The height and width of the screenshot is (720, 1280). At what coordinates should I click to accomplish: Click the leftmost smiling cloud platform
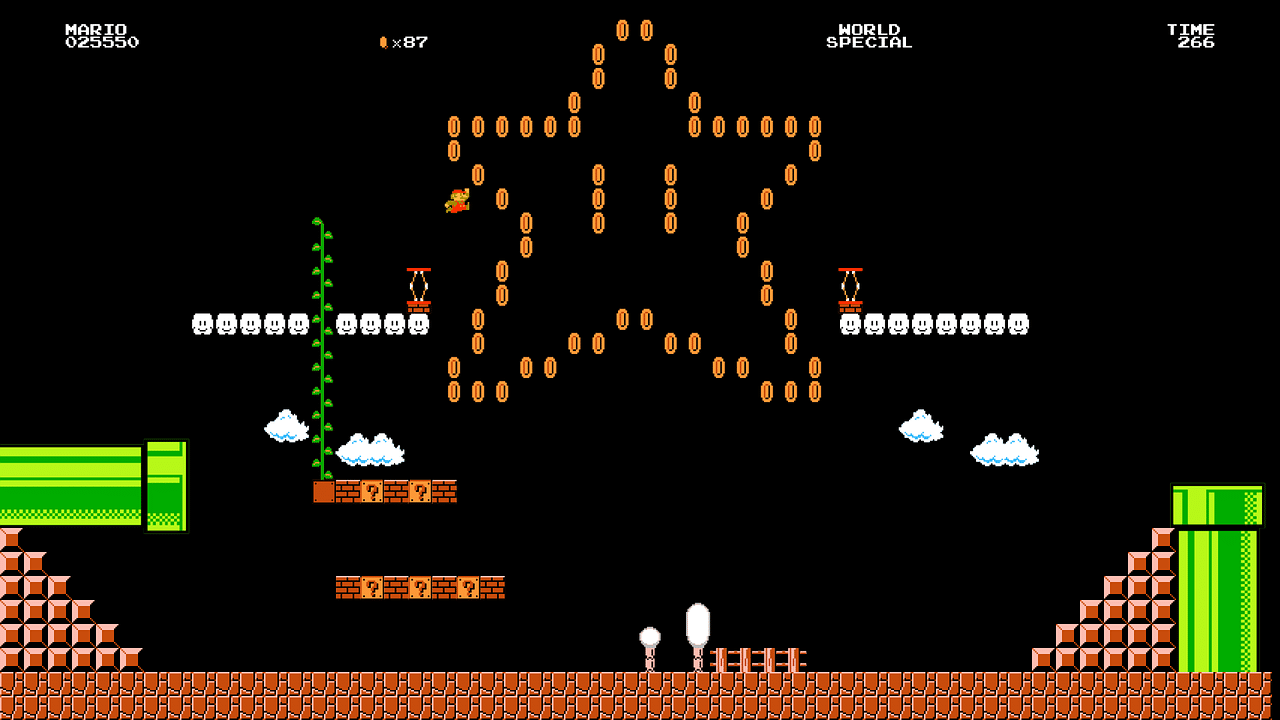203,322
